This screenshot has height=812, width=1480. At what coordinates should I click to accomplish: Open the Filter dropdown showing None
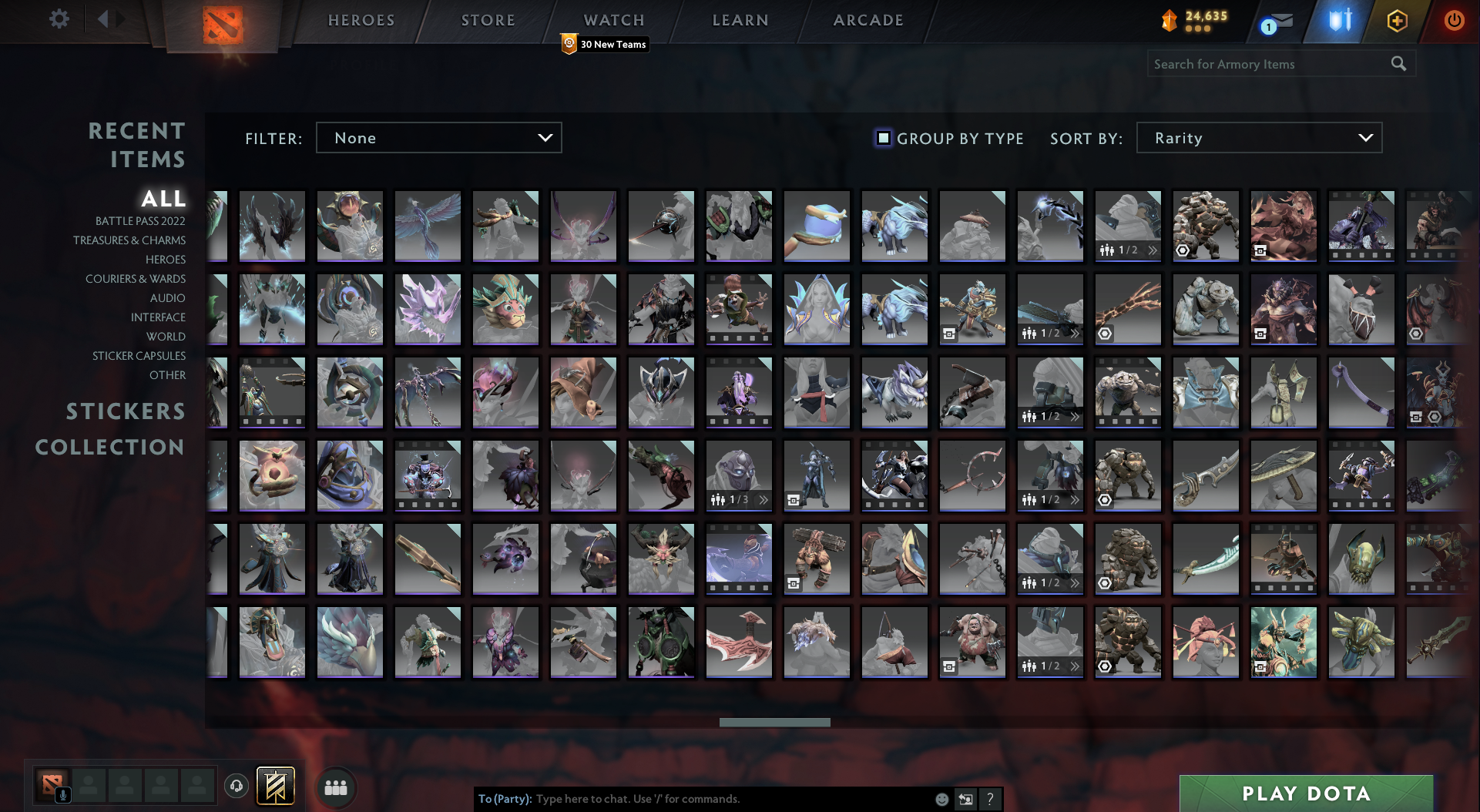click(x=438, y=138)
